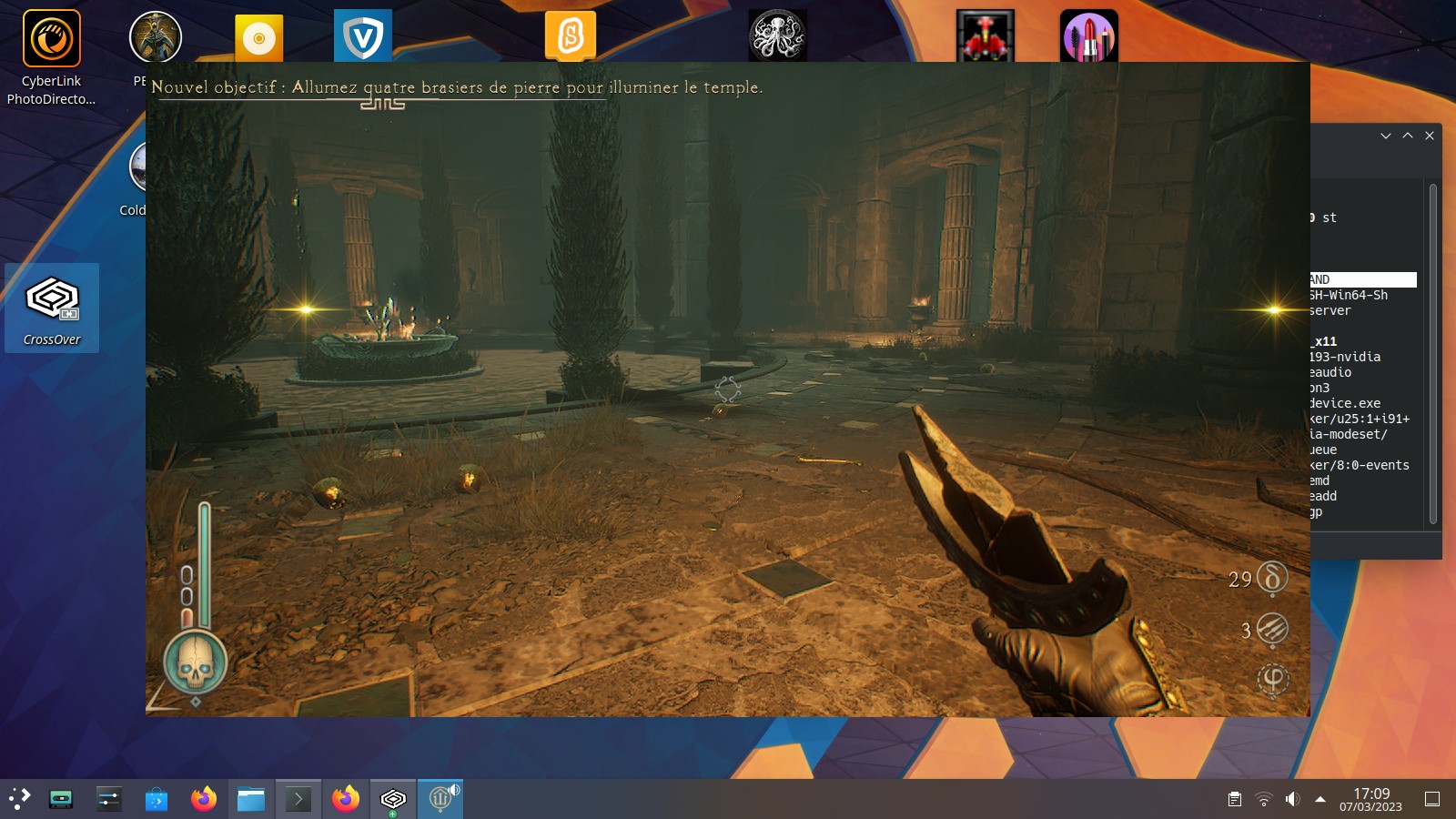Viewport: 1456px width, 819px height.
Task: Toggle Wi-Fi from the system tray
Action: tap(1264, 800)
